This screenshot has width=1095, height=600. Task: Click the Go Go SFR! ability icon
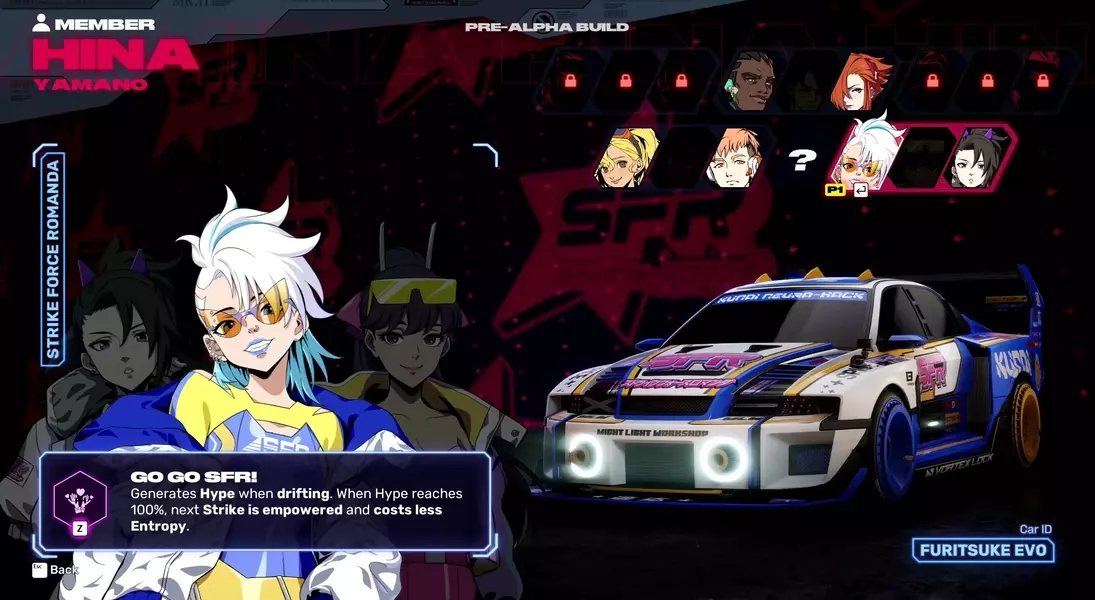[80, 495]
